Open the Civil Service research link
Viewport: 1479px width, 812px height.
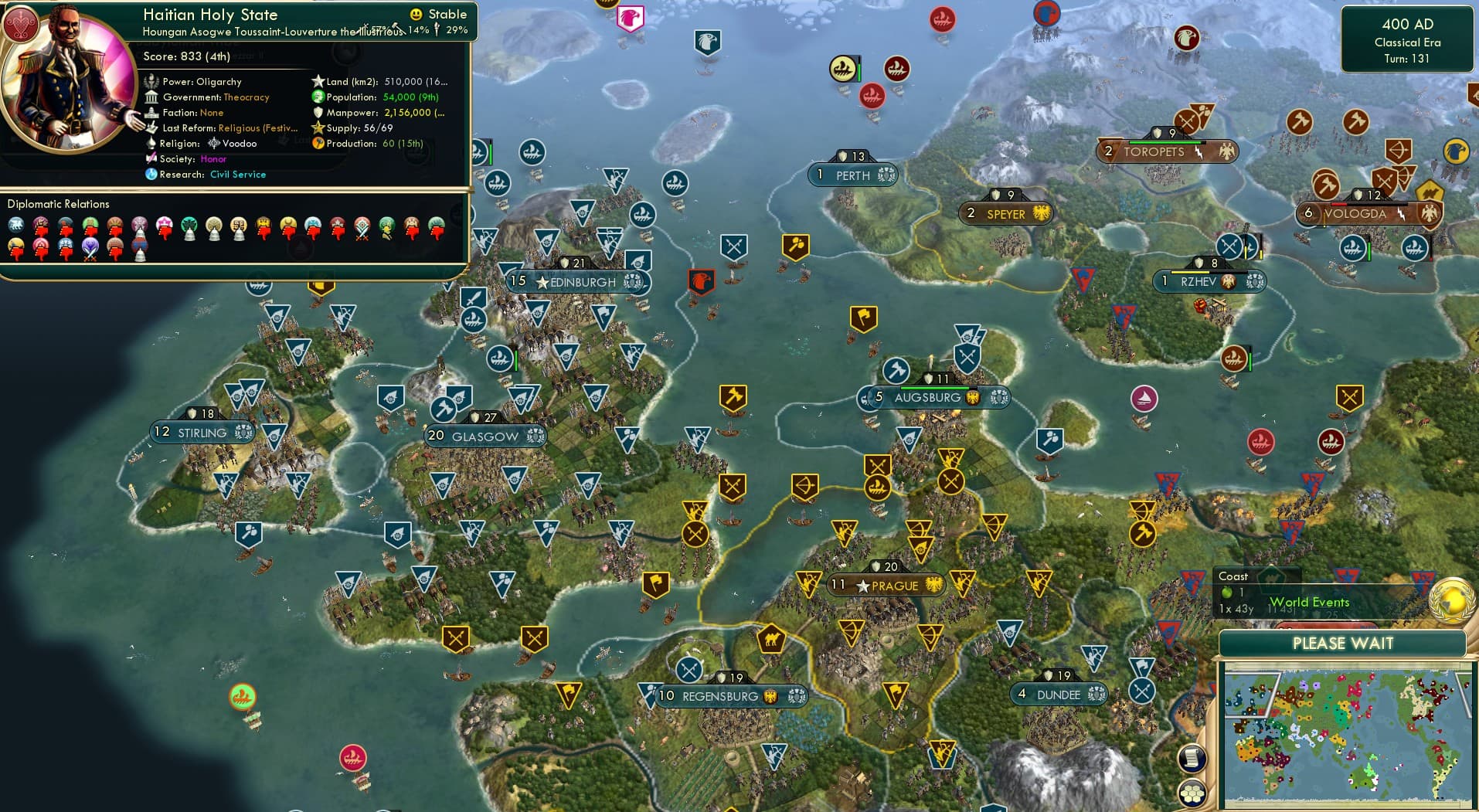(x=238, y=175)
